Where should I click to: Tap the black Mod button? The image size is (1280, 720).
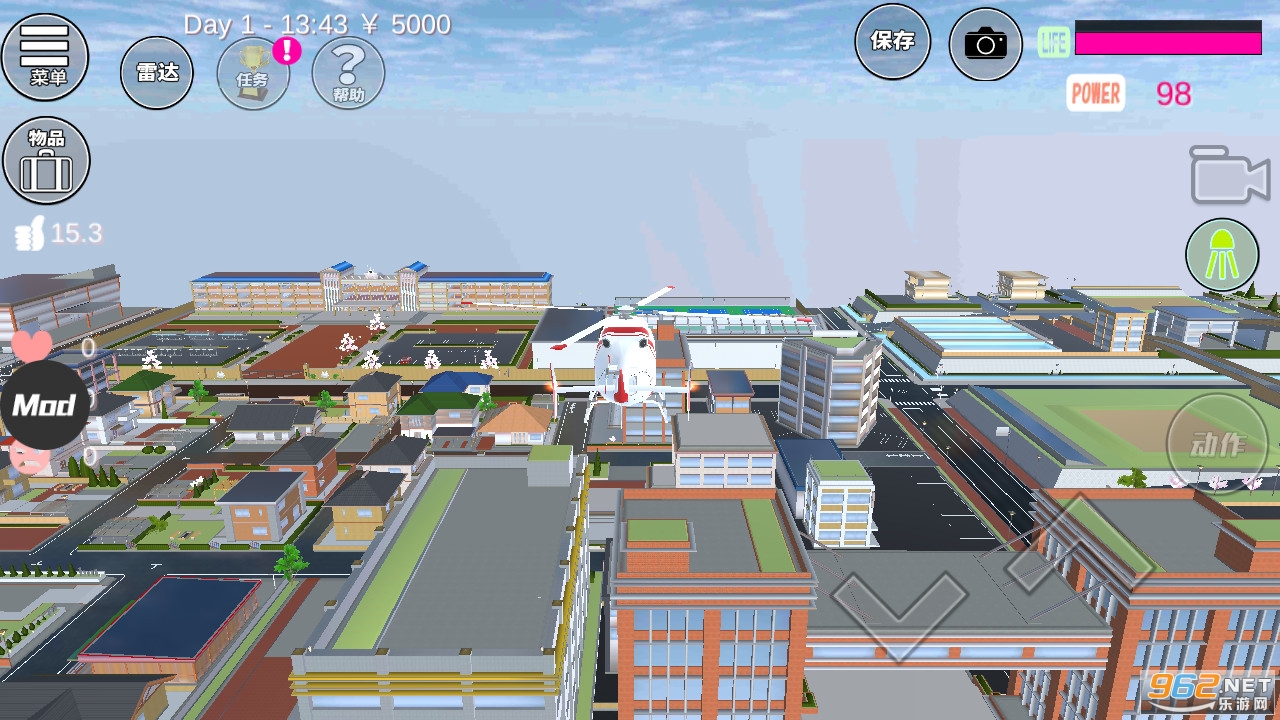[x=44, y=405]
